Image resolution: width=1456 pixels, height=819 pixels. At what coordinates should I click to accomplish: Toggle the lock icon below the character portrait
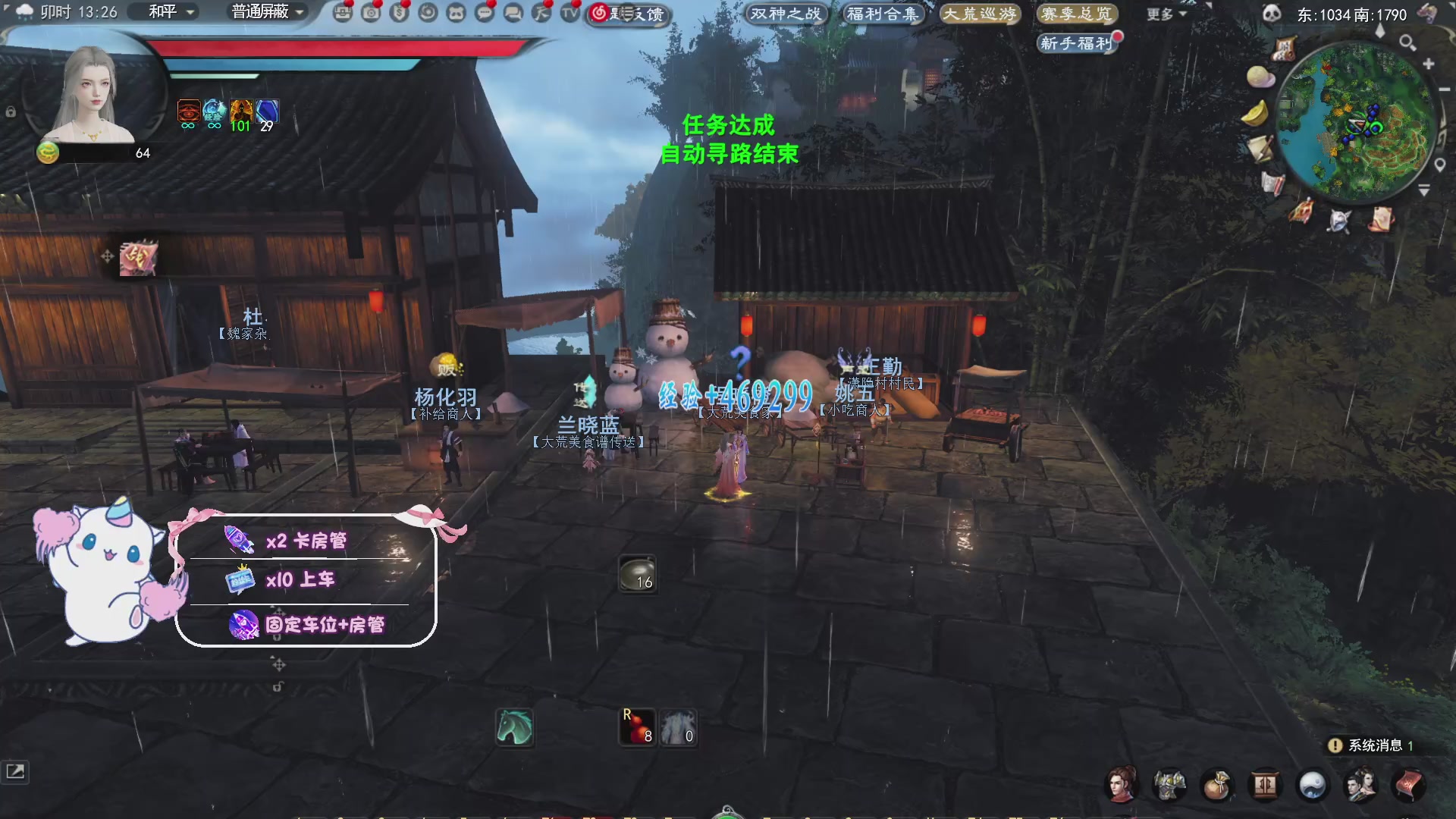[x=10, y=111]
